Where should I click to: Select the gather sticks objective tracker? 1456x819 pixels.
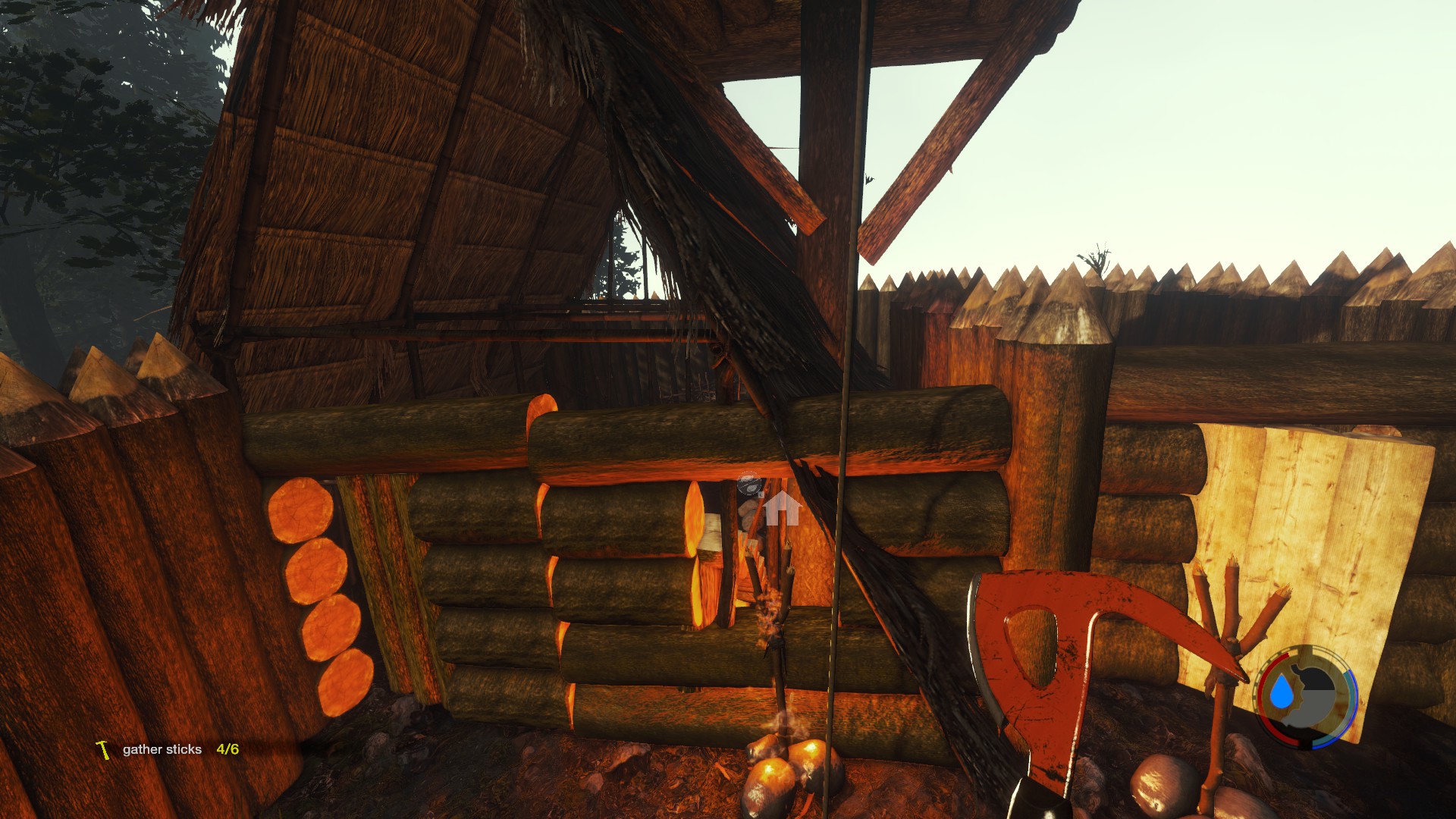coord(167,749)
